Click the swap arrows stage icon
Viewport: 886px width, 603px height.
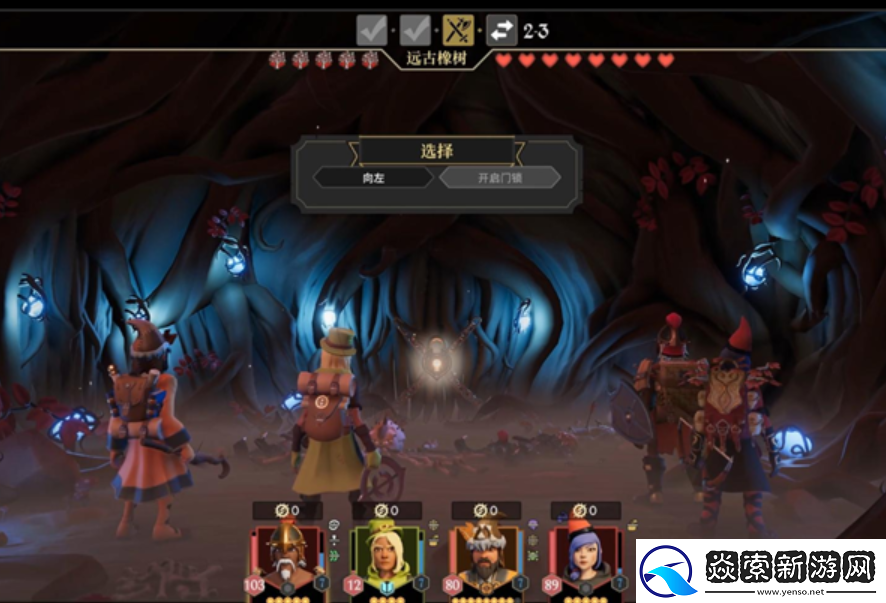coord(501,30)
